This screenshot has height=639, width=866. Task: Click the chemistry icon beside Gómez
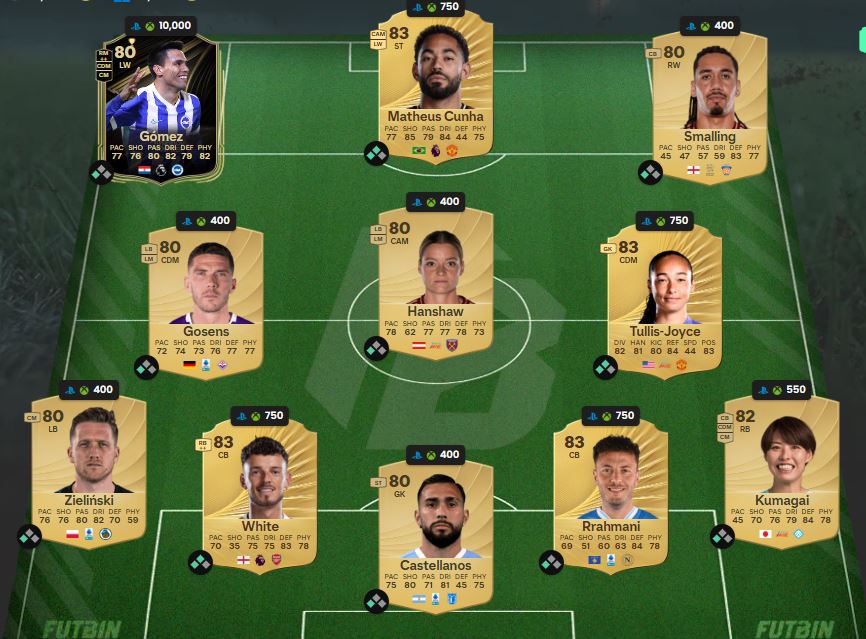click(101, 173)
